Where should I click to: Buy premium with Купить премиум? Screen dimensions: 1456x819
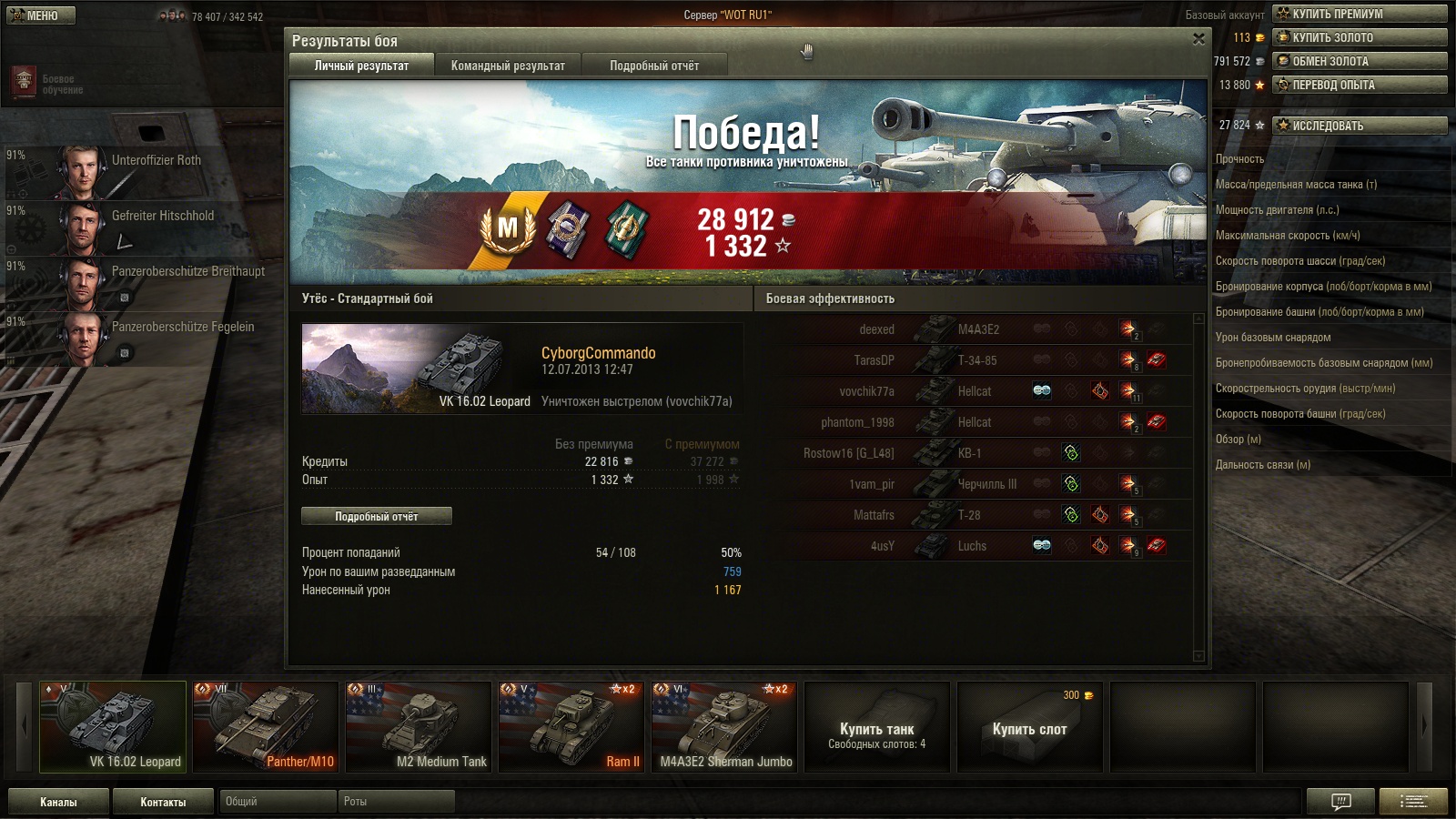point(1360,14)
